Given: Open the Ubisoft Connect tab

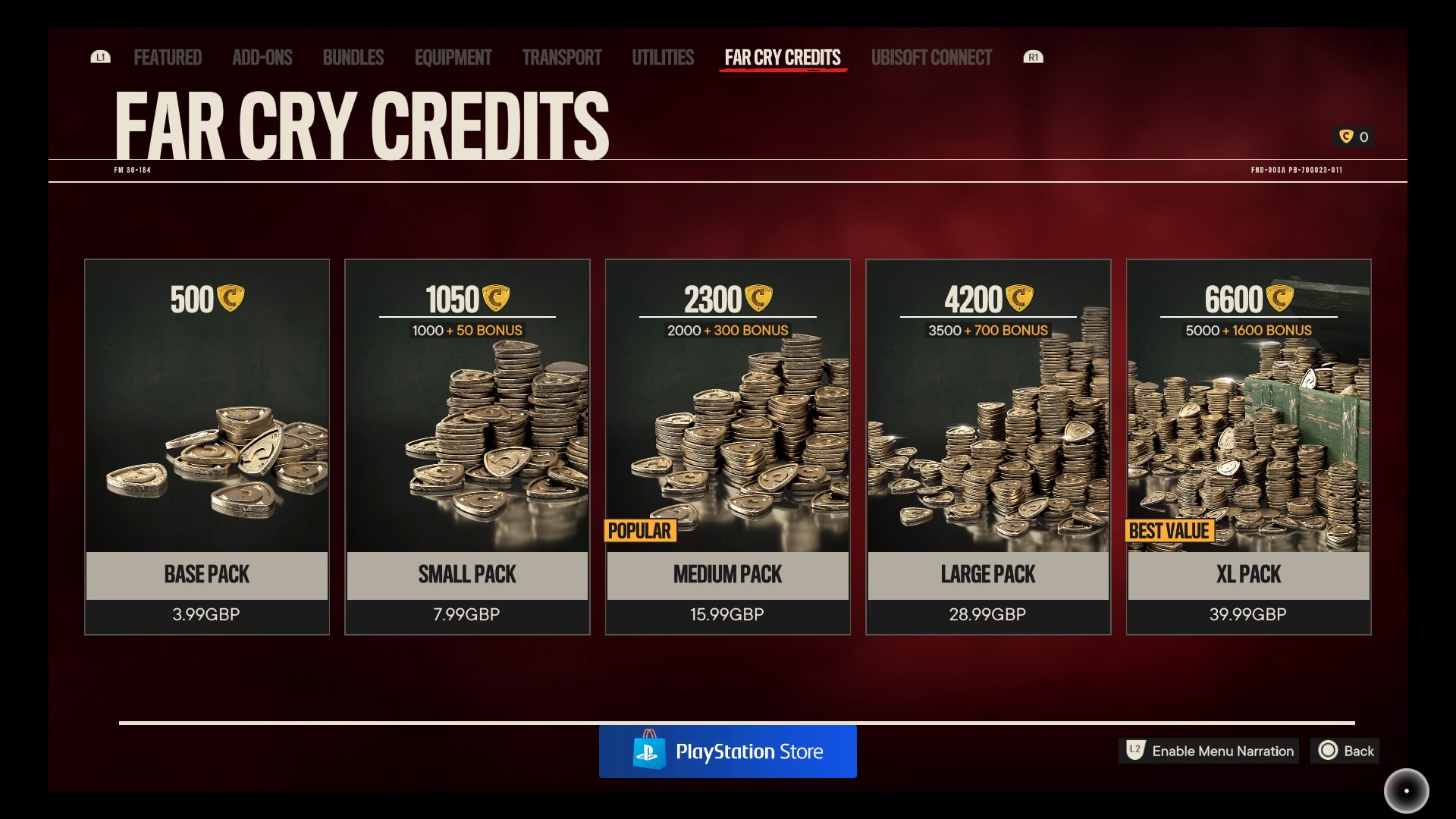Looking at the screenshot, I should 931,58.
